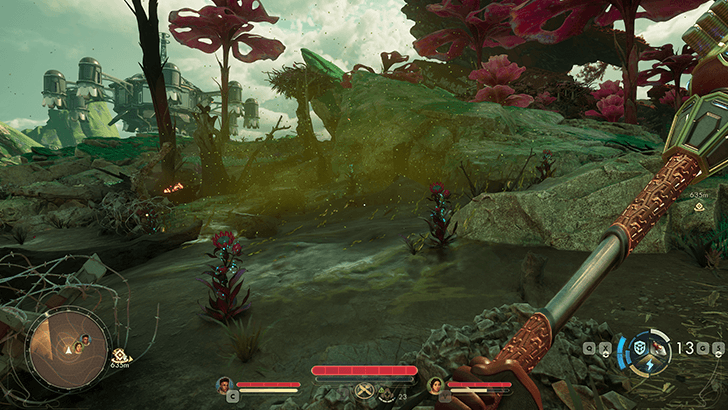
Task: Open the circular minimap
Action: (68, 346)
